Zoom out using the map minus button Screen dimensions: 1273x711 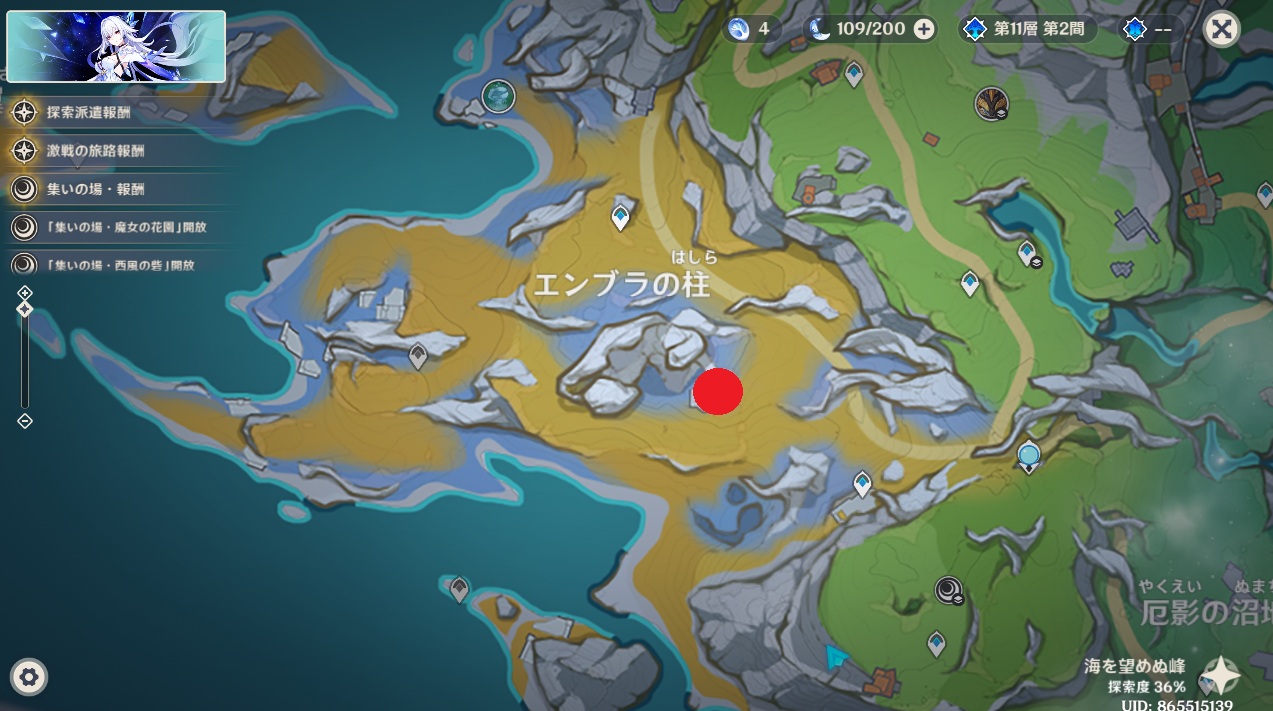coord(25,421)
